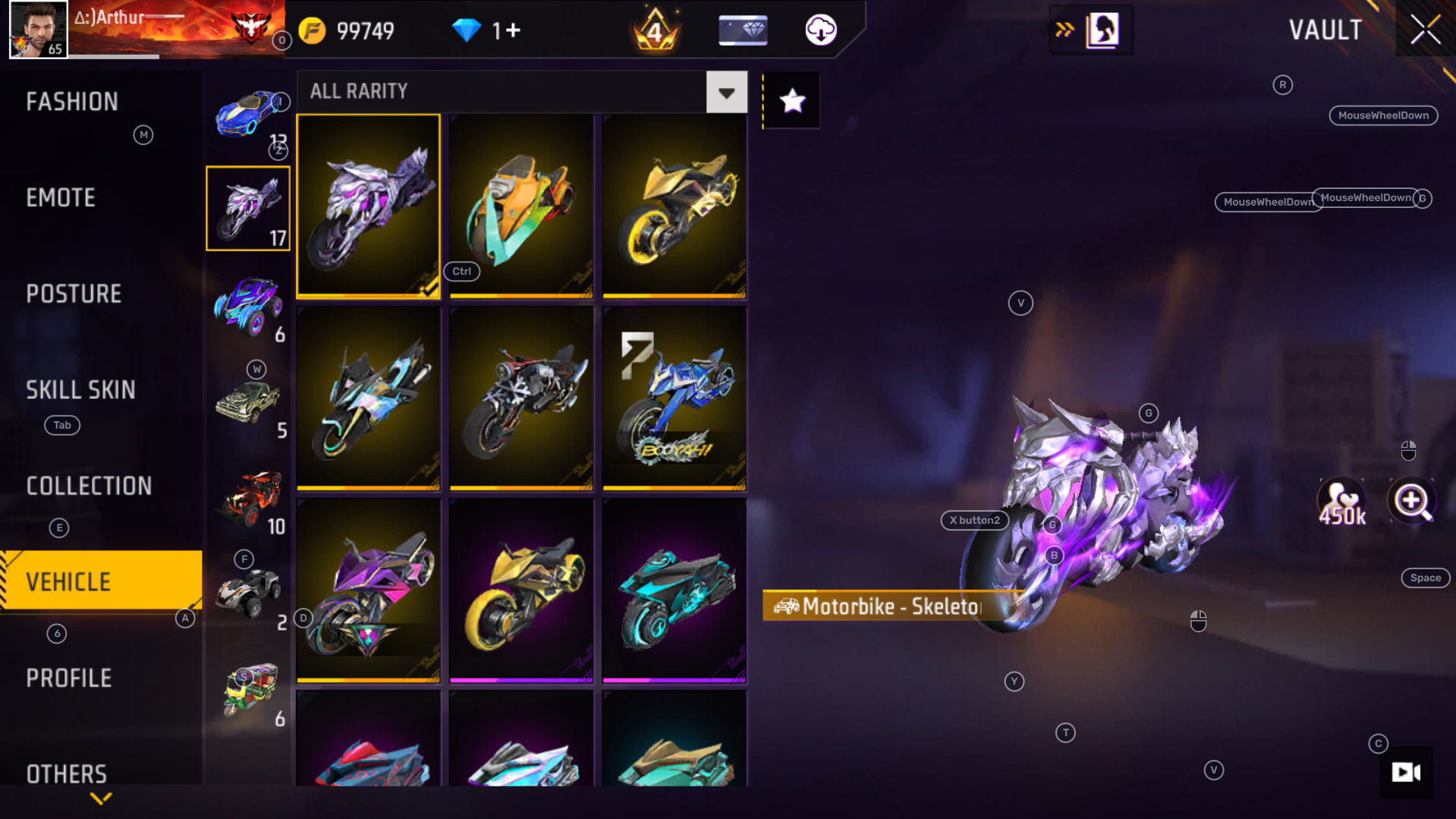Open the COLLECTION section
The width and height of the screenshot is (1456, 819).
pos(89,486)
